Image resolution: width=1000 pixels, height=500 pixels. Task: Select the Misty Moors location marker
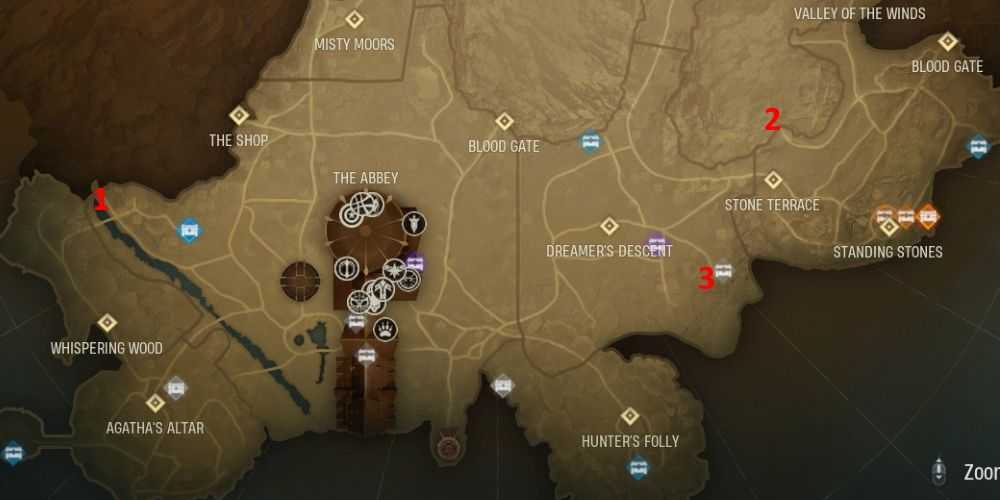coord(354,19)
